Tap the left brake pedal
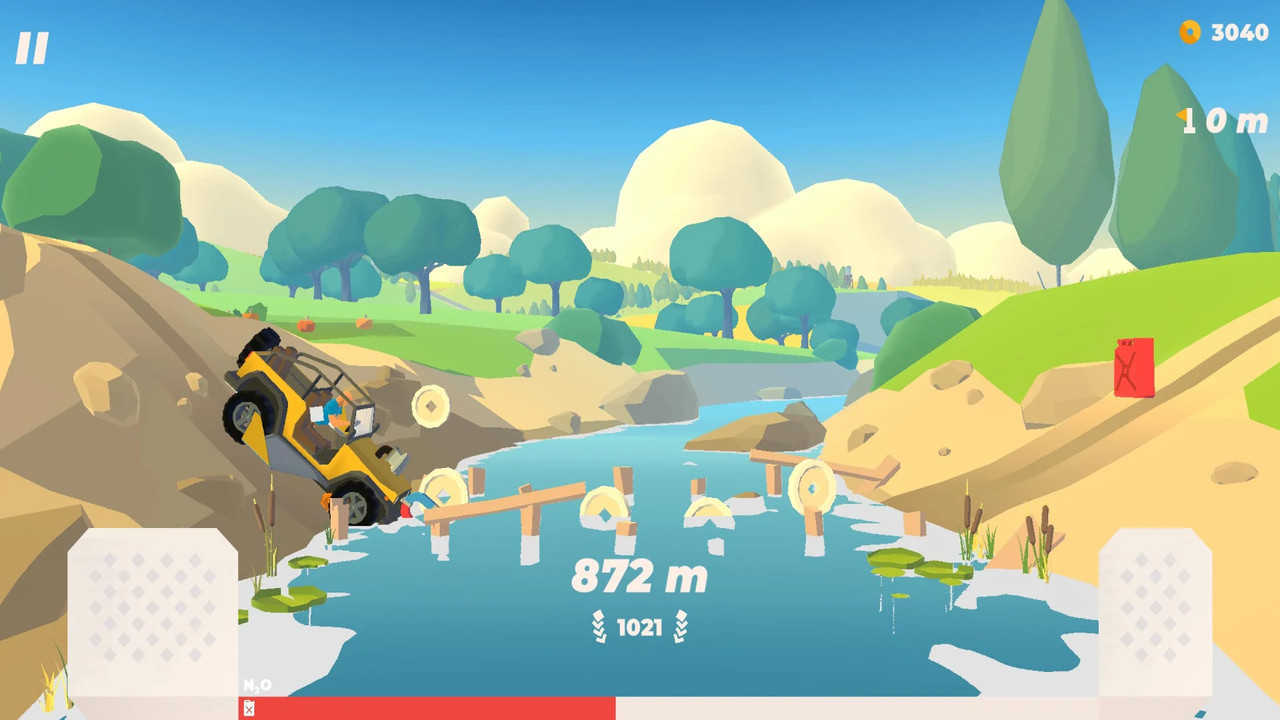 [152, 612]
